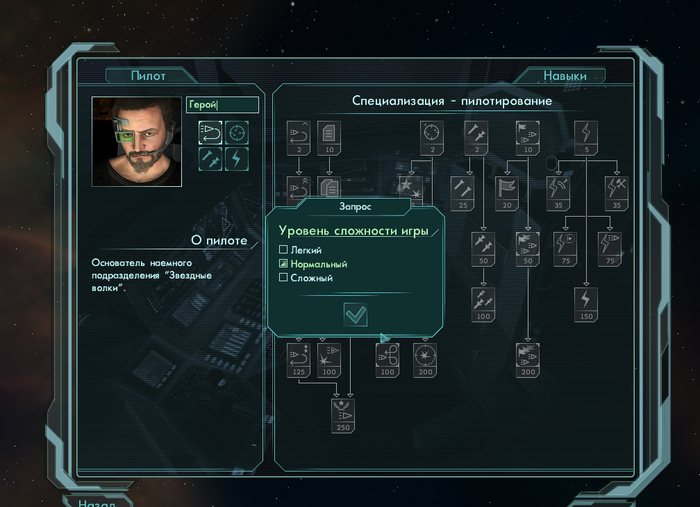
Task: Open the Пилот panel header
Action: (148, 76)
